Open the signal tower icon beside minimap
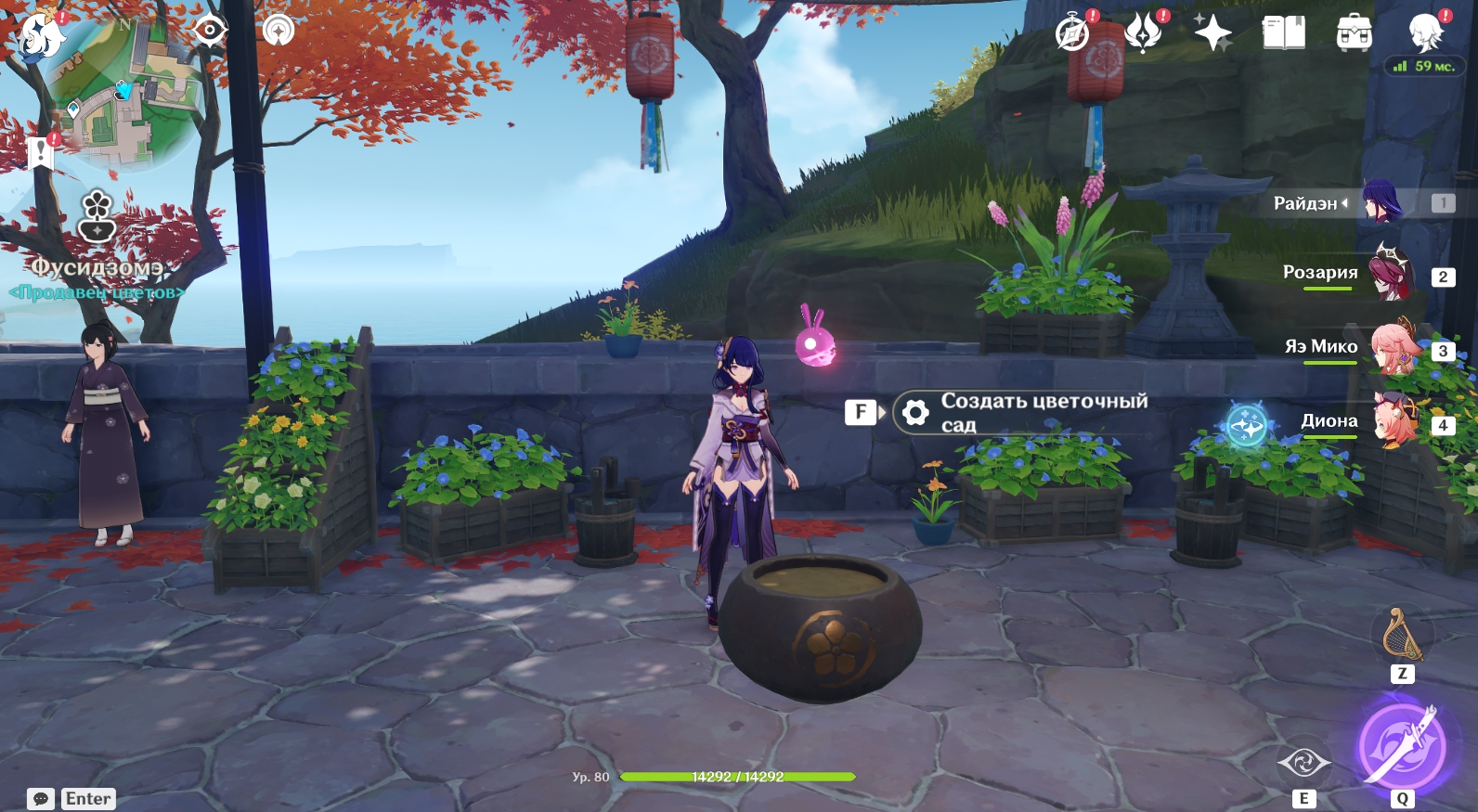The width and height of the screenshot is (1478, 812). coord(279,31)
